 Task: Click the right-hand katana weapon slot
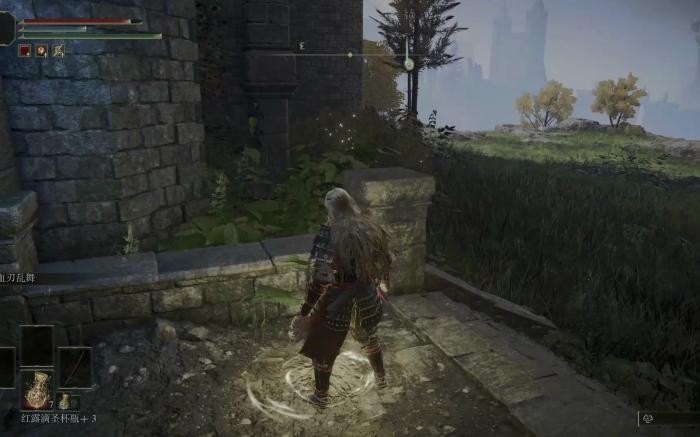[75, 367]
